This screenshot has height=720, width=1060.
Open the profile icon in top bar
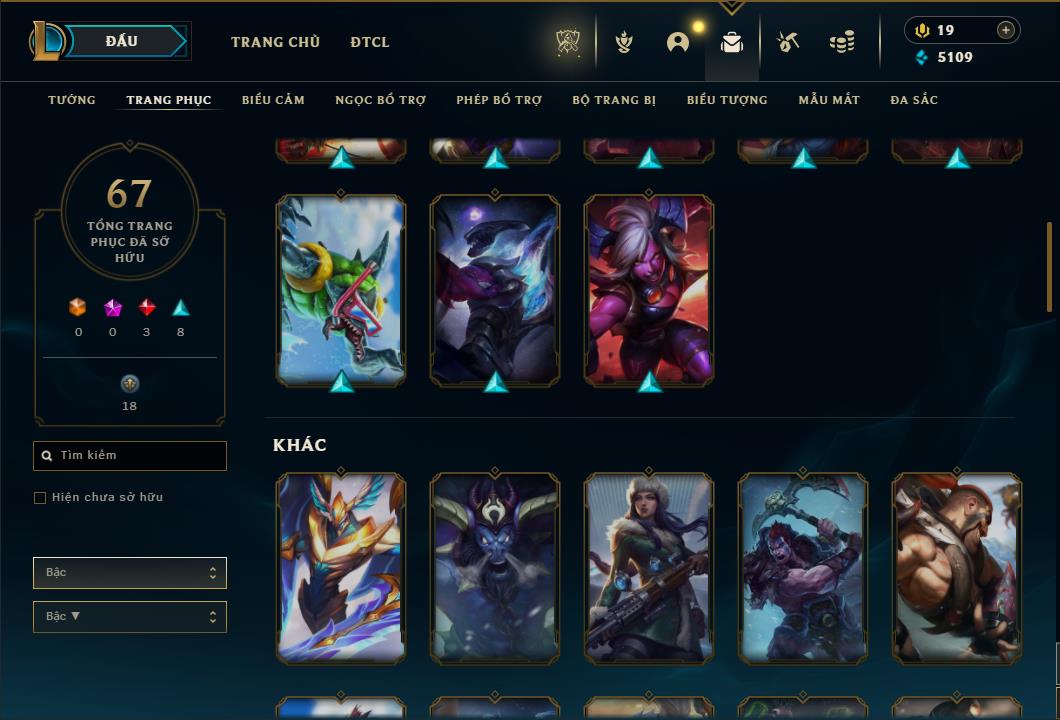point(678,42)
